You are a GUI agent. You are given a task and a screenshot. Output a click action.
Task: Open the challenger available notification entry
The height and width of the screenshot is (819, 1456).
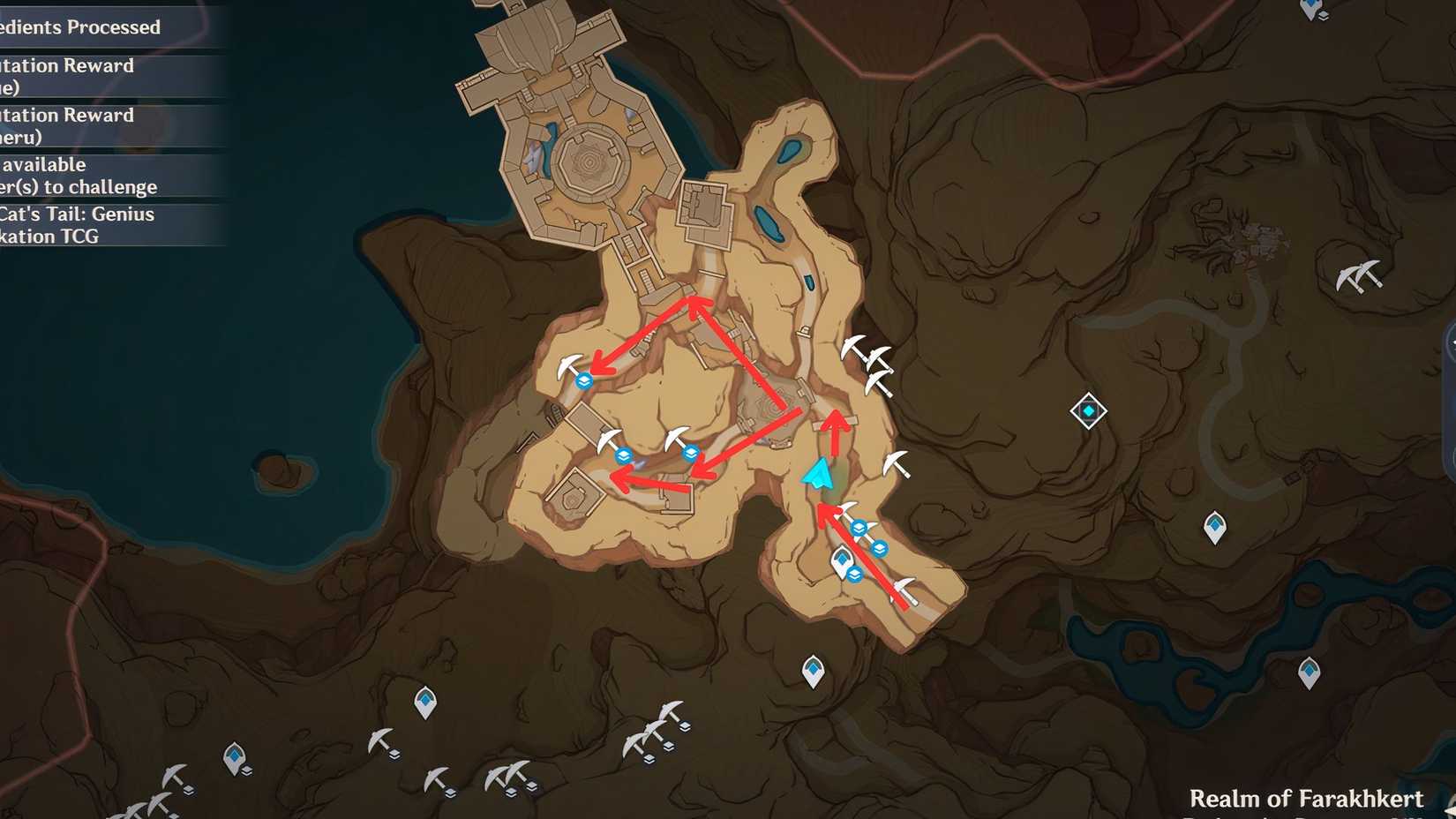[79, 176]
